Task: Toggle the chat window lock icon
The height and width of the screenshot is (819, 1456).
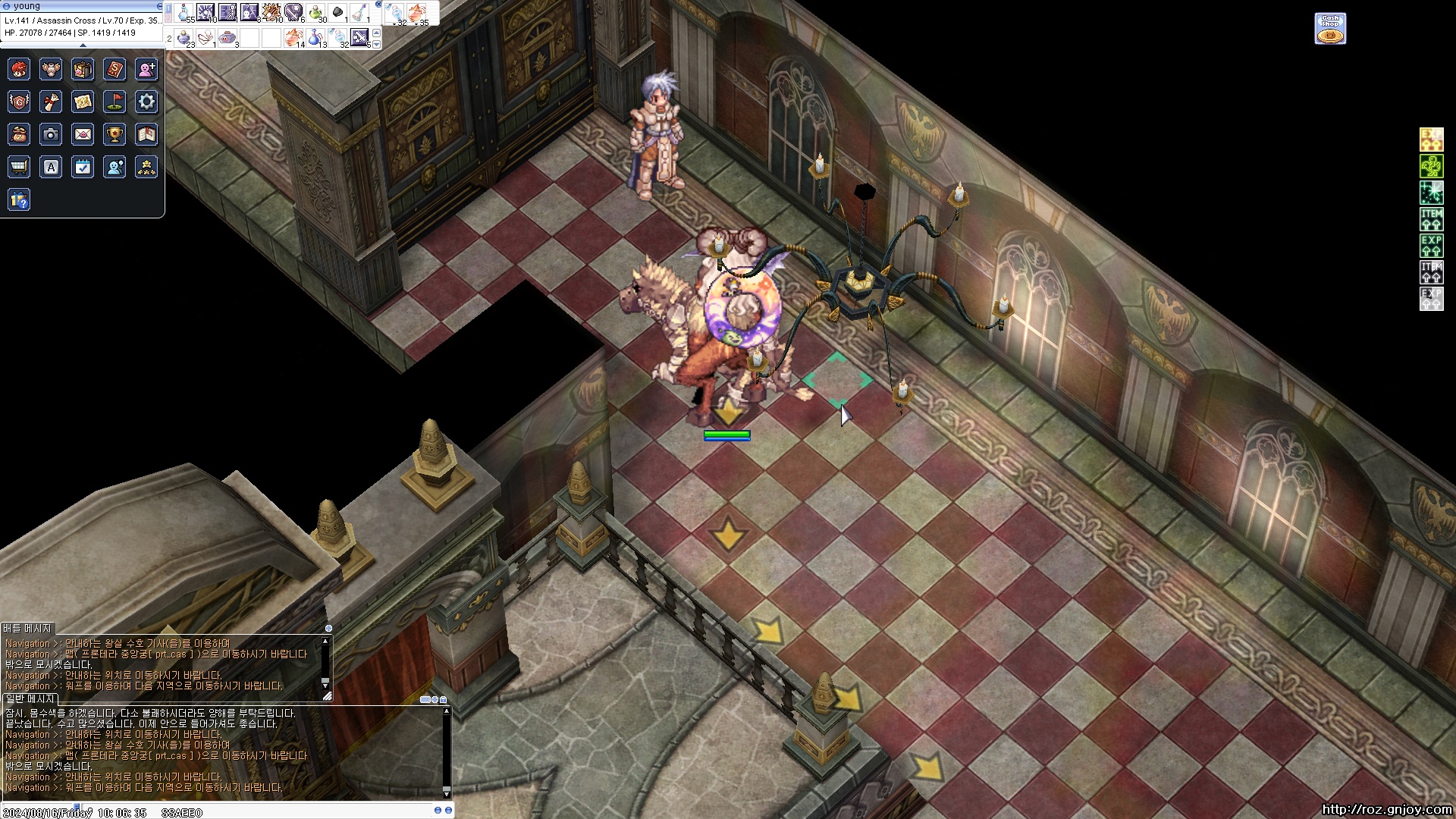Action: 443,699
